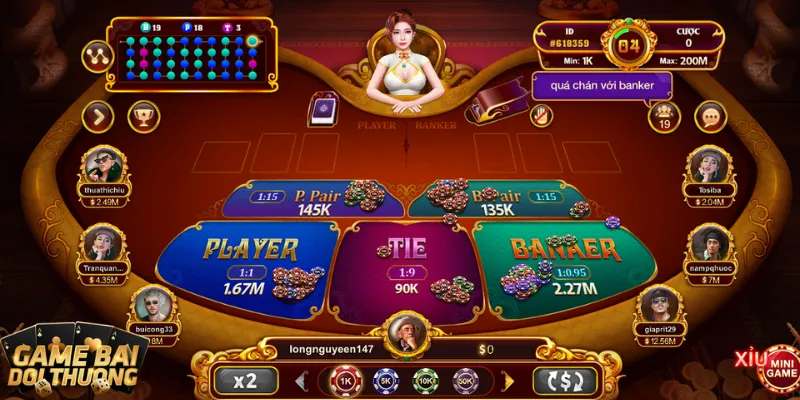800x400 pixels.
Task: Open the road map pattern button
Action: (98, 55)
